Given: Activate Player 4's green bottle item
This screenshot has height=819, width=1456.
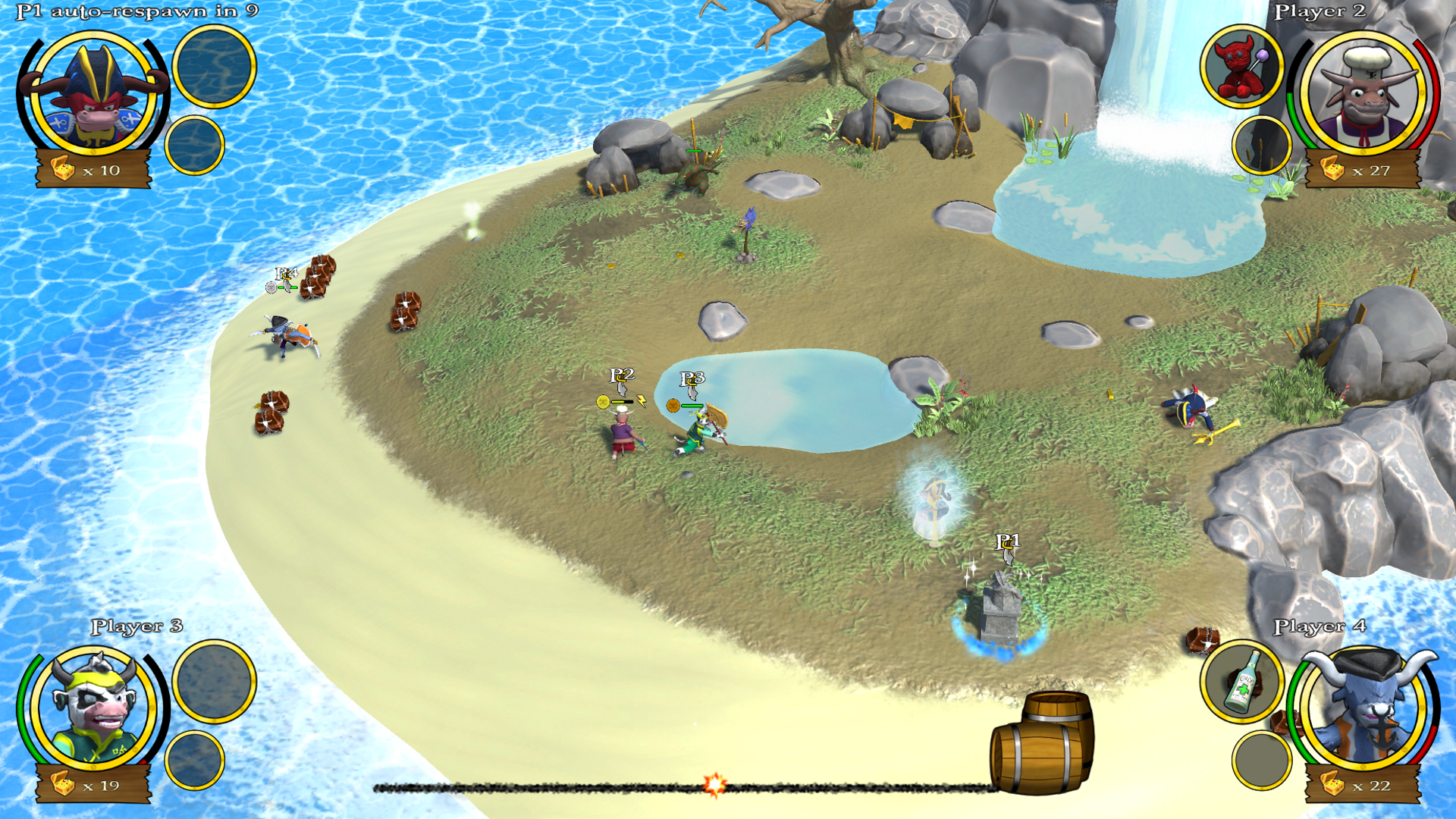Looking at the screenshot, I should coord(1241,682).
